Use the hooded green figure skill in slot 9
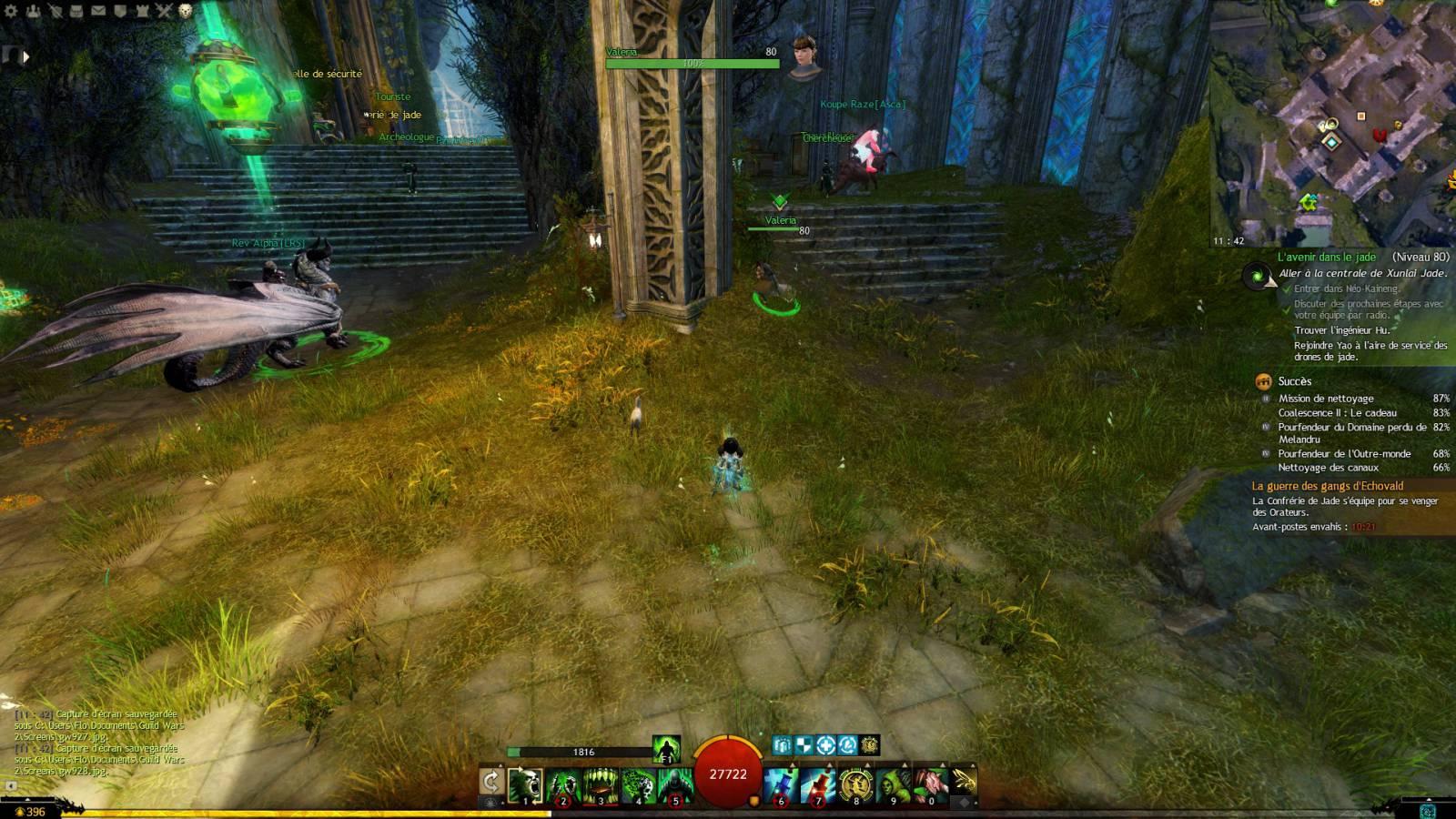This screenshot has height=819, width=1456. [894, 785]
